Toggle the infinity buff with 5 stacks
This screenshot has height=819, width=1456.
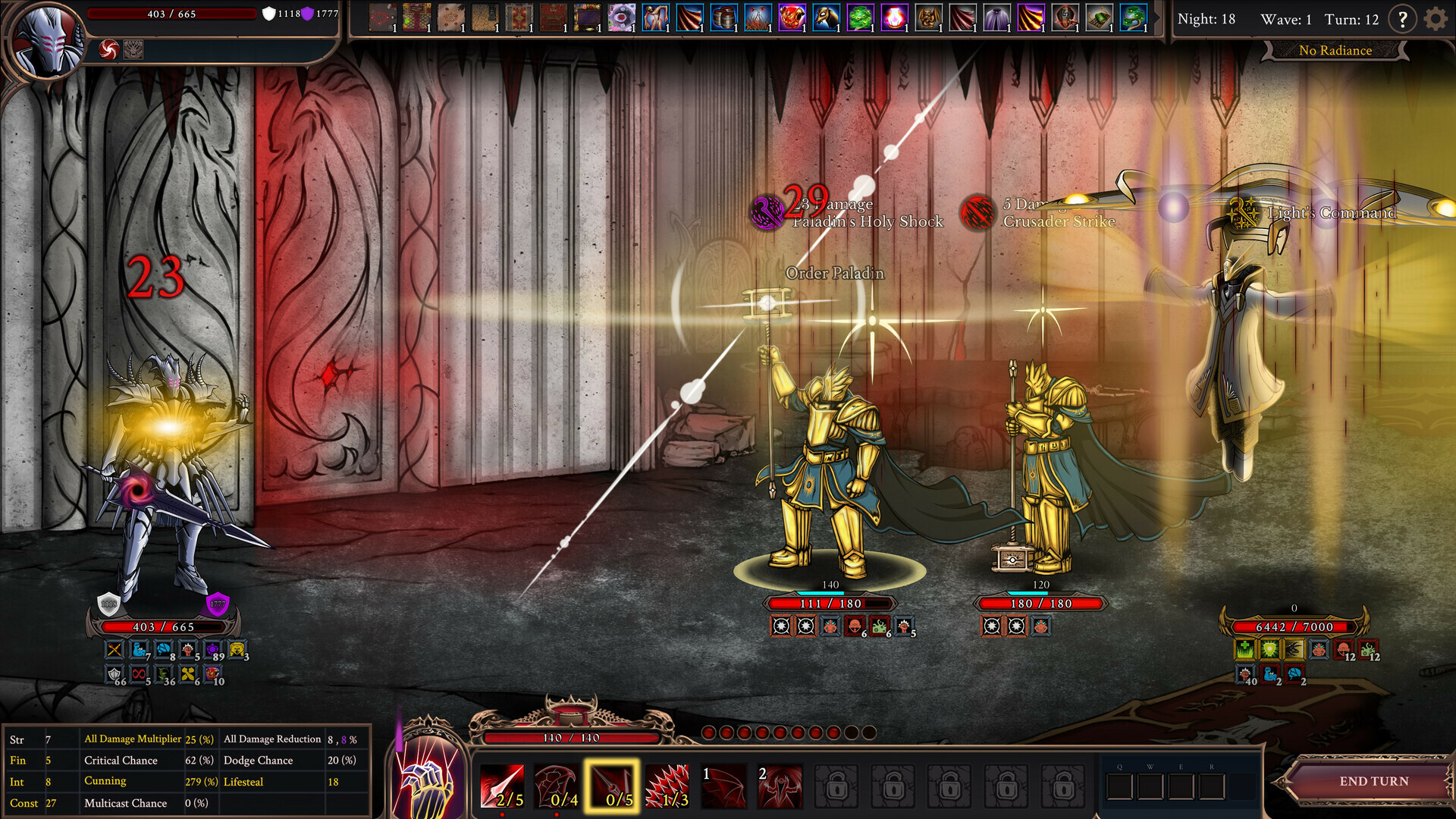click(x=139, y=675)
